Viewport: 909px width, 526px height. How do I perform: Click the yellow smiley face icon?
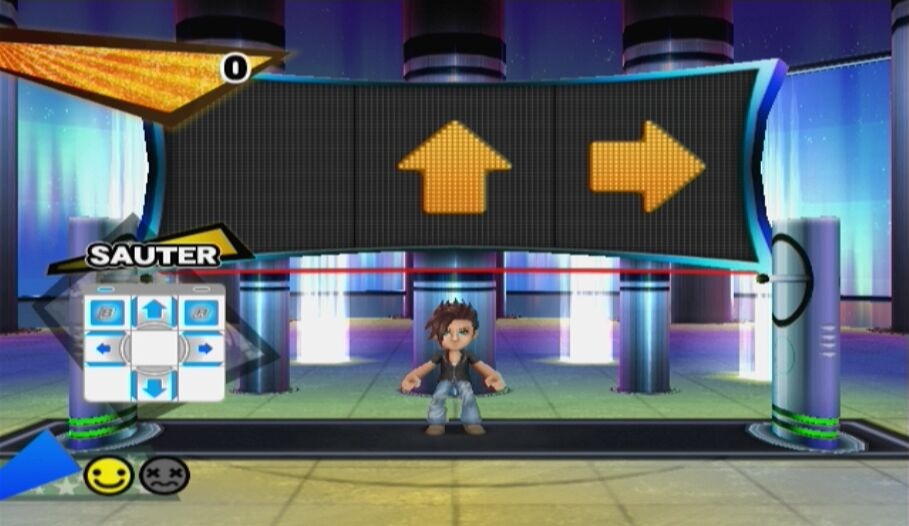(x=108, y=475)
